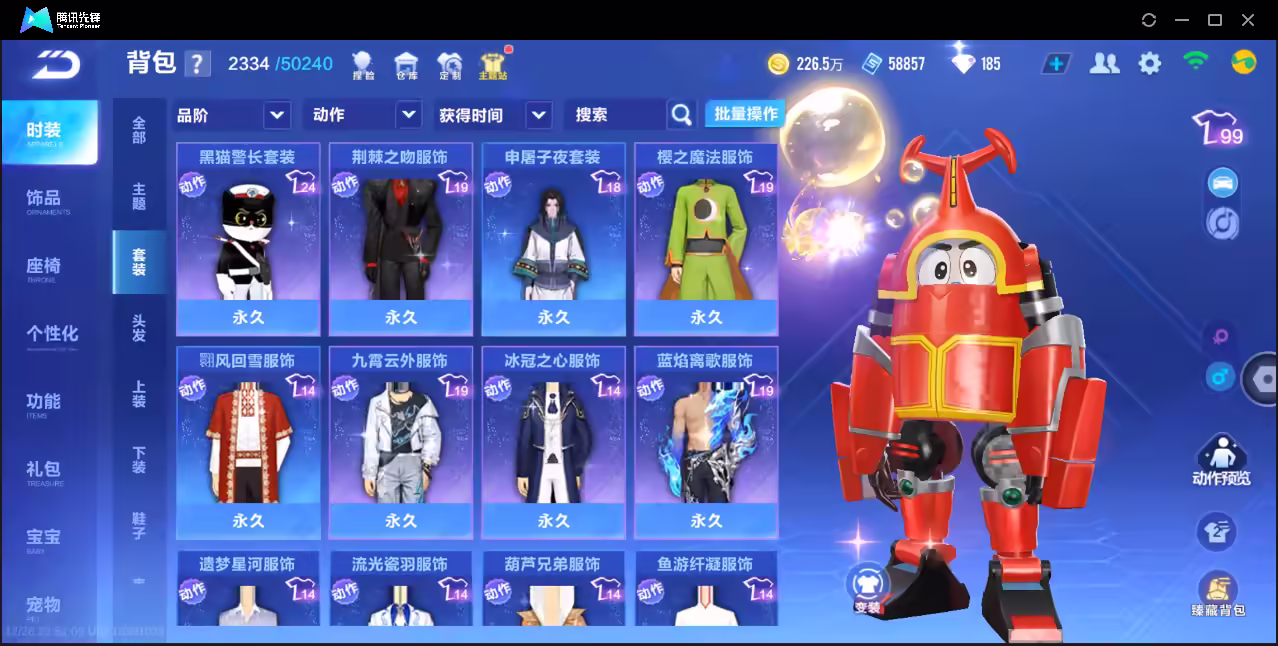This screenshot has width=1278, height=646.
Task: Open the 臻藏背包 treasure bag
Action: tap(1217, 595)
